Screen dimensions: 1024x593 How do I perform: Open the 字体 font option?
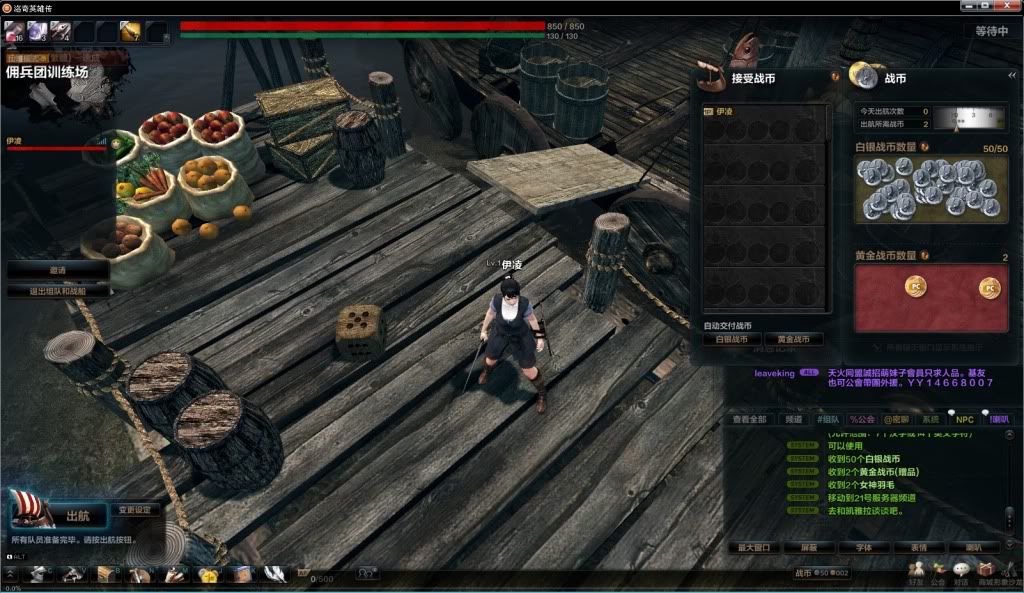click(863, 548)
